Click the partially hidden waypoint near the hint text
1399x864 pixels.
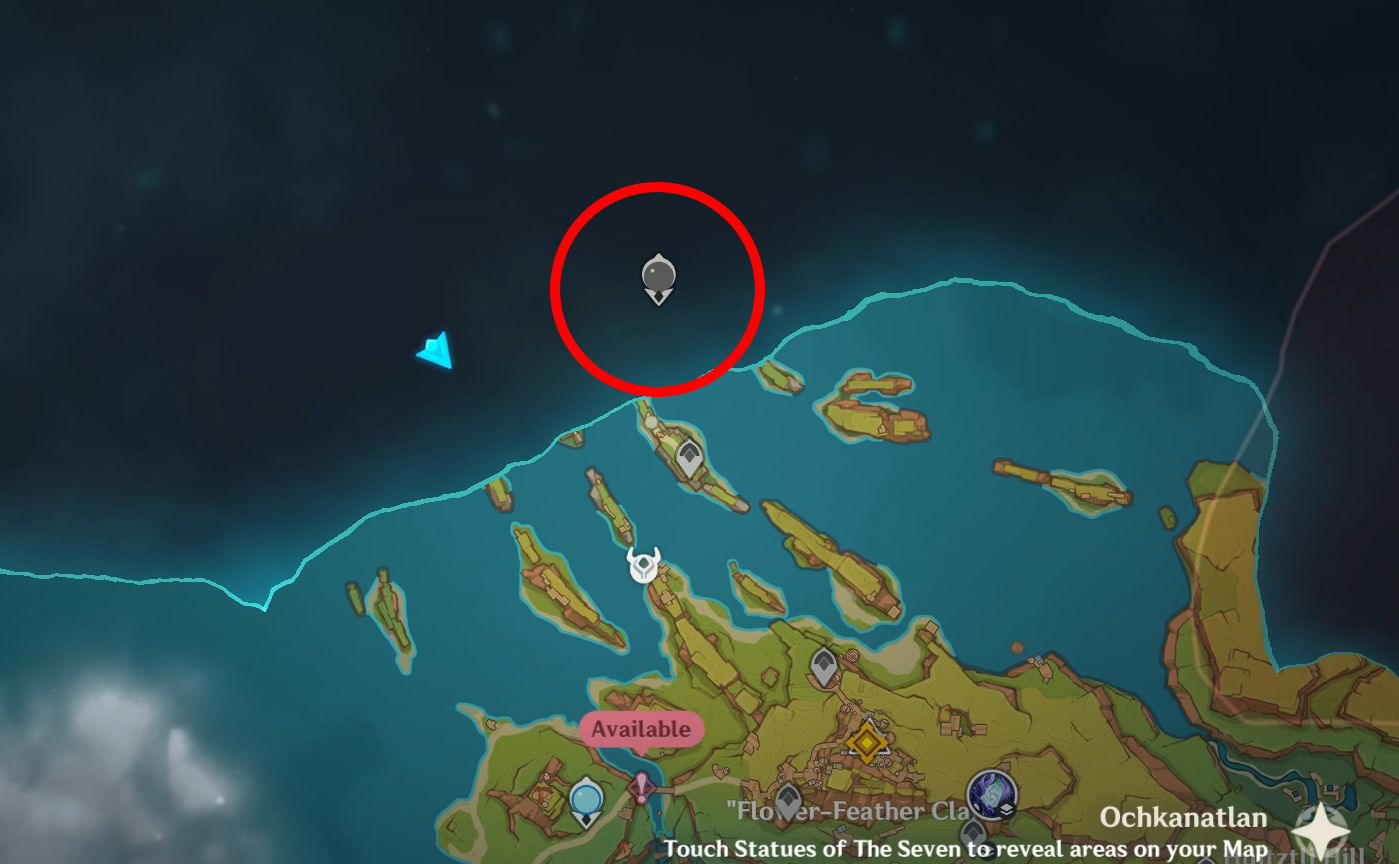click(973, 833)
